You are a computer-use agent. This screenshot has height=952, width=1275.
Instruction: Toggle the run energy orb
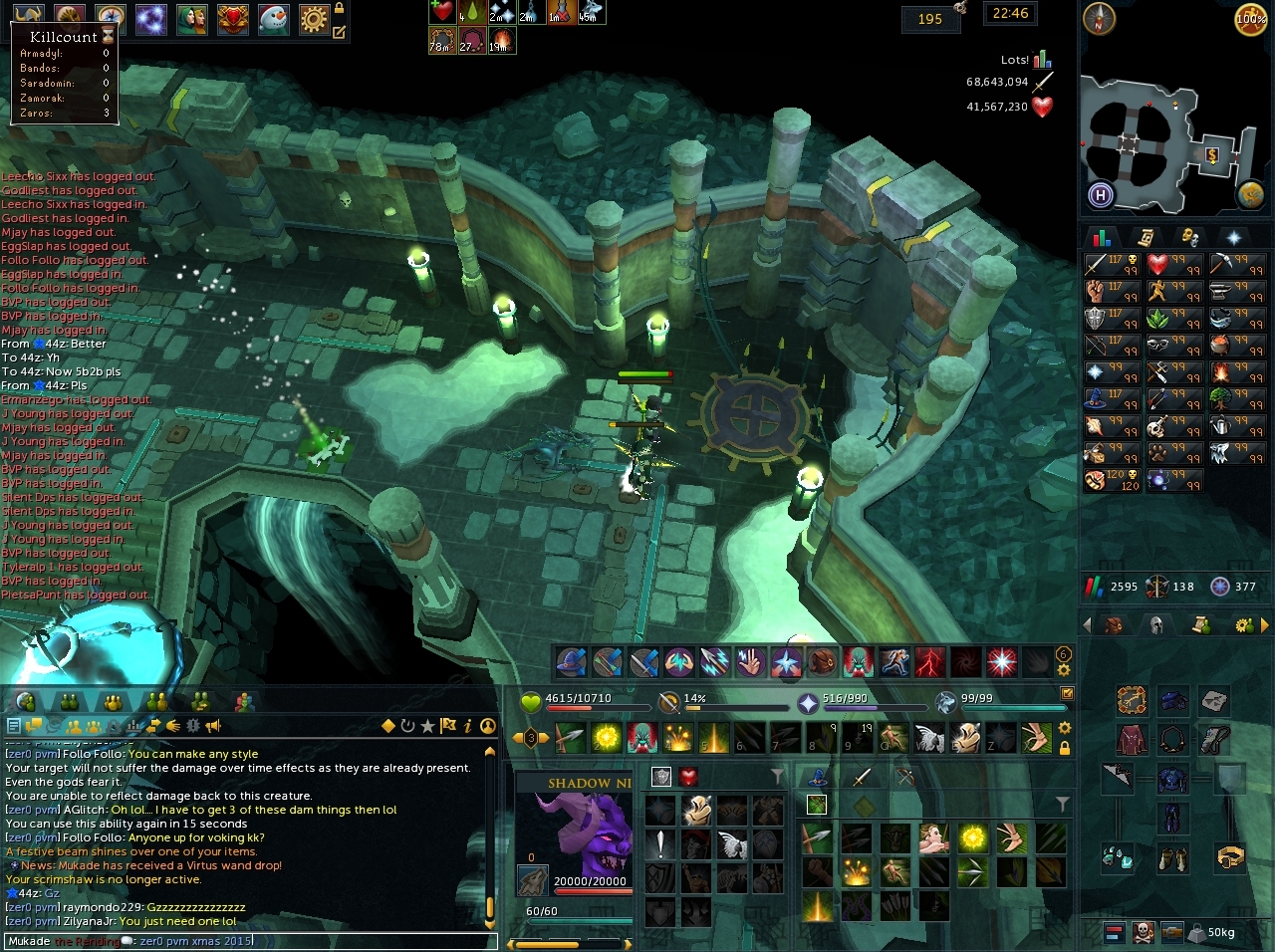click(x=1251, y=20)
